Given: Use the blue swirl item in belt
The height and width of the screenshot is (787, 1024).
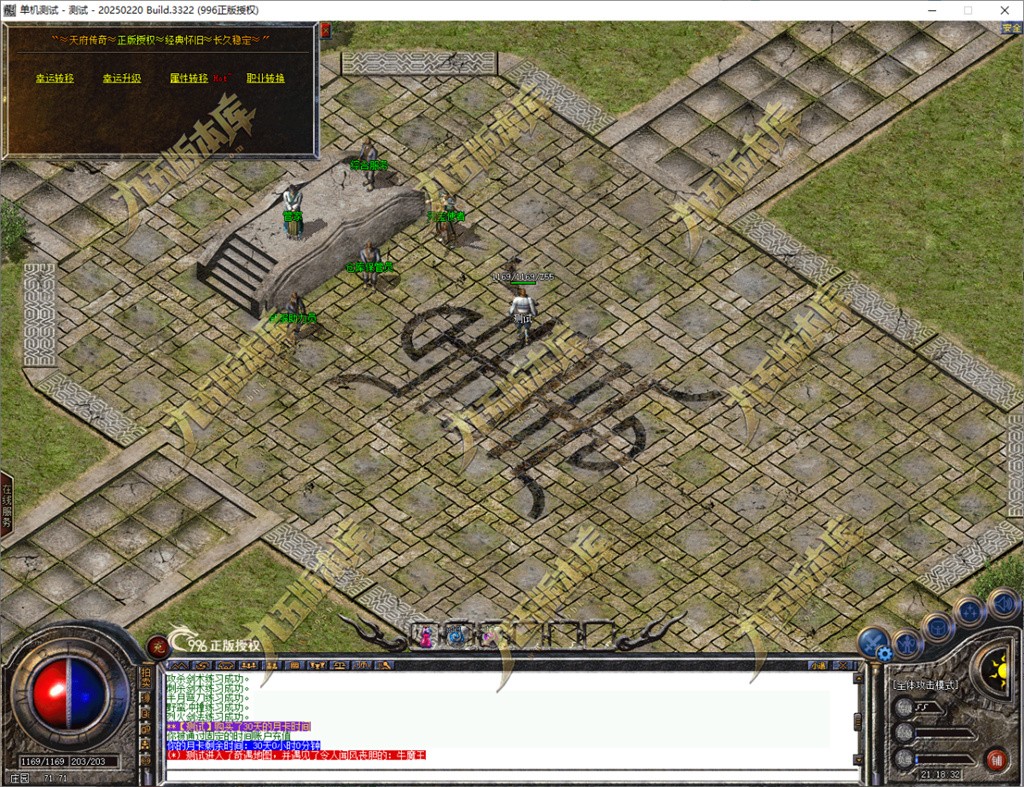Looking at the screenshot, I should tap(455, 634).
